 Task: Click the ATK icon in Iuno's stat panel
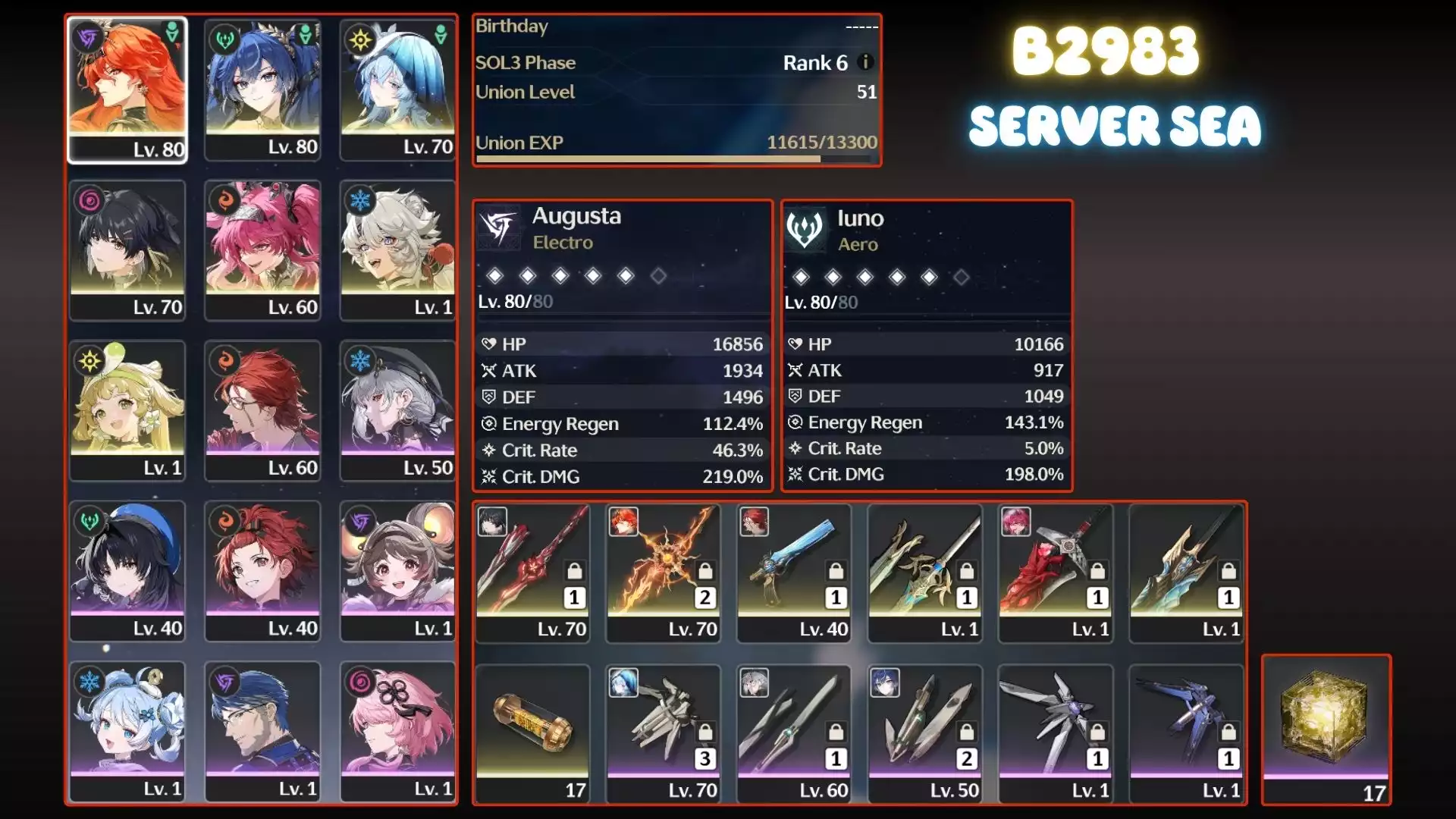[x=794, y=370]
